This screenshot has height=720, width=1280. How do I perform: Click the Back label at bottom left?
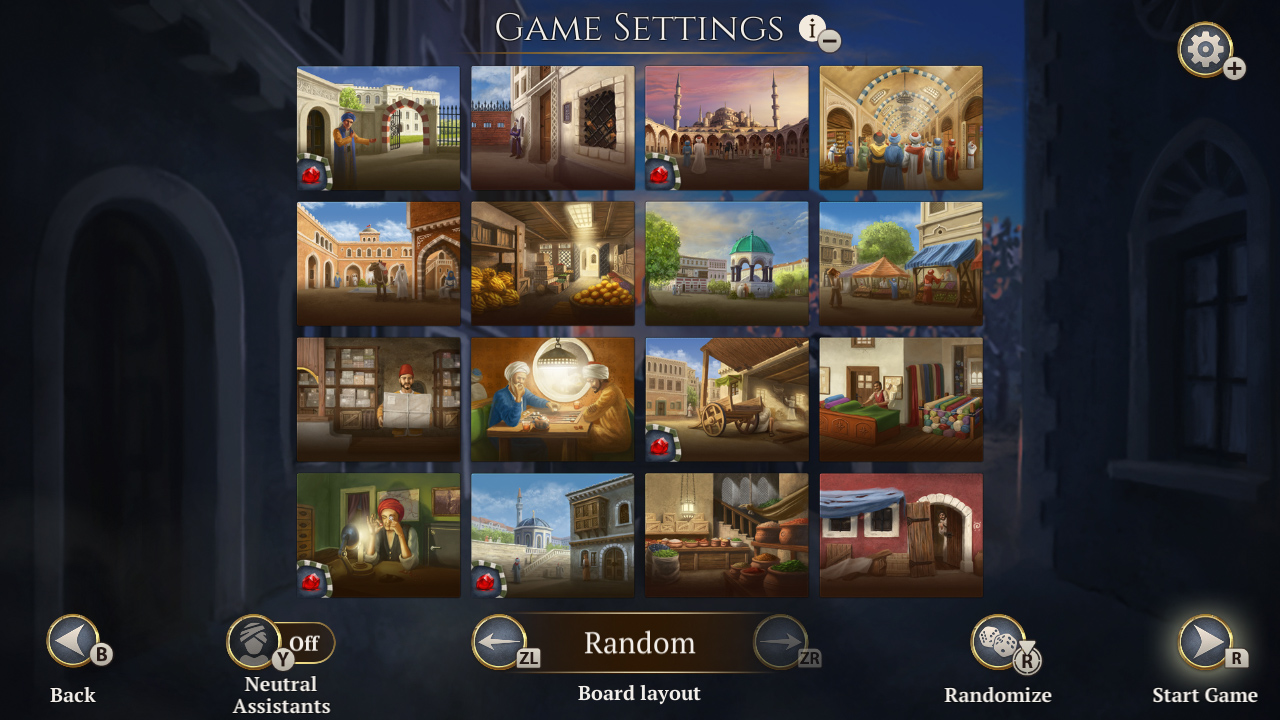[x=72, y=694]
